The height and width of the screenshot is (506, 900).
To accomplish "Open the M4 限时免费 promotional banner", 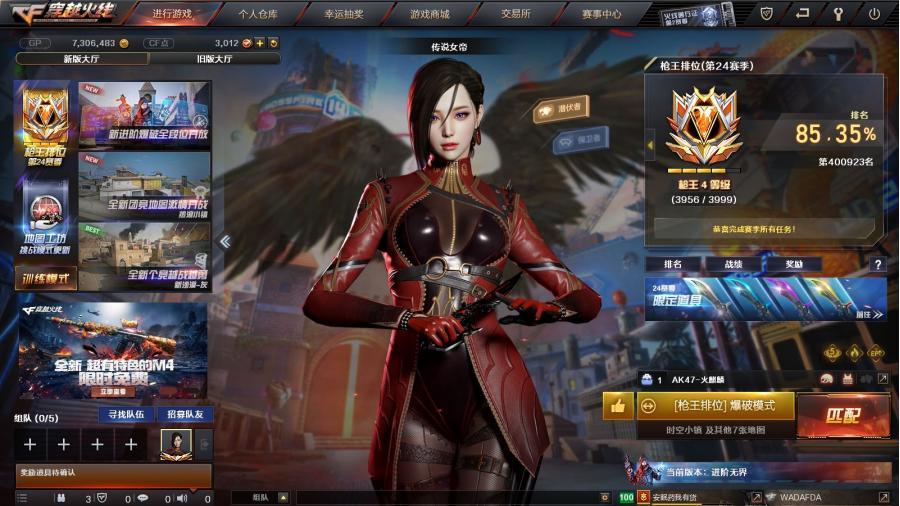I will click(112, 350).
